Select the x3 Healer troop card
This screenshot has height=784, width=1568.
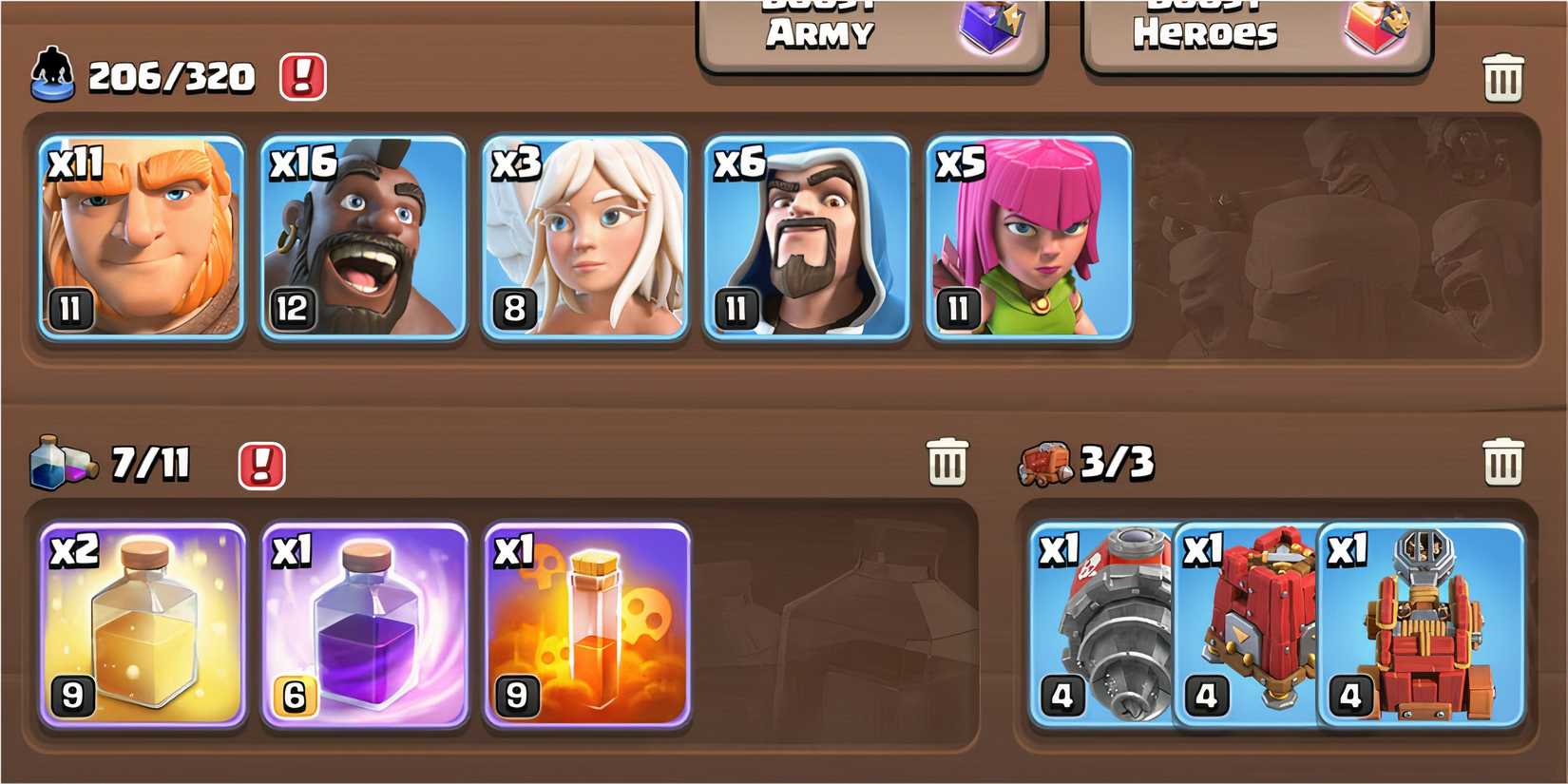pos(587,238)
